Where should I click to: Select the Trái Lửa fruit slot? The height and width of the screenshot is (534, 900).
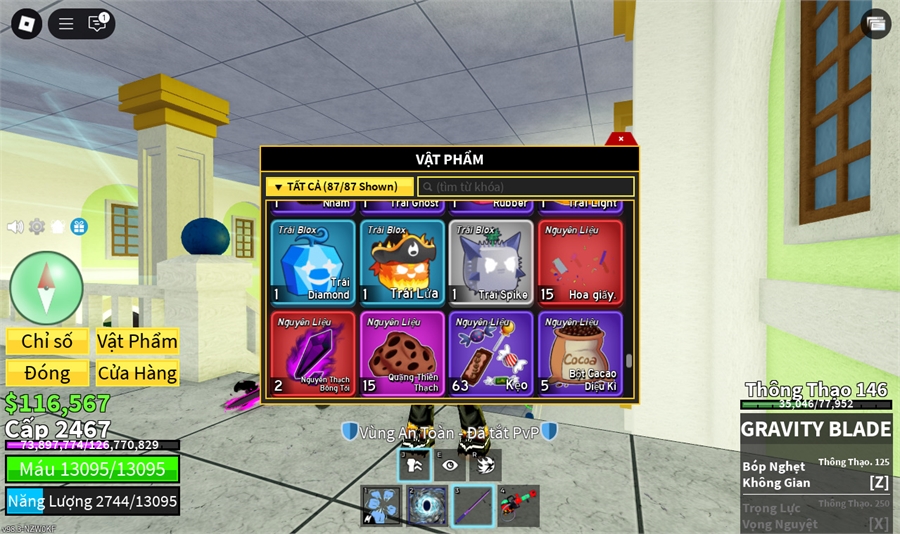[x=402, y=262]
